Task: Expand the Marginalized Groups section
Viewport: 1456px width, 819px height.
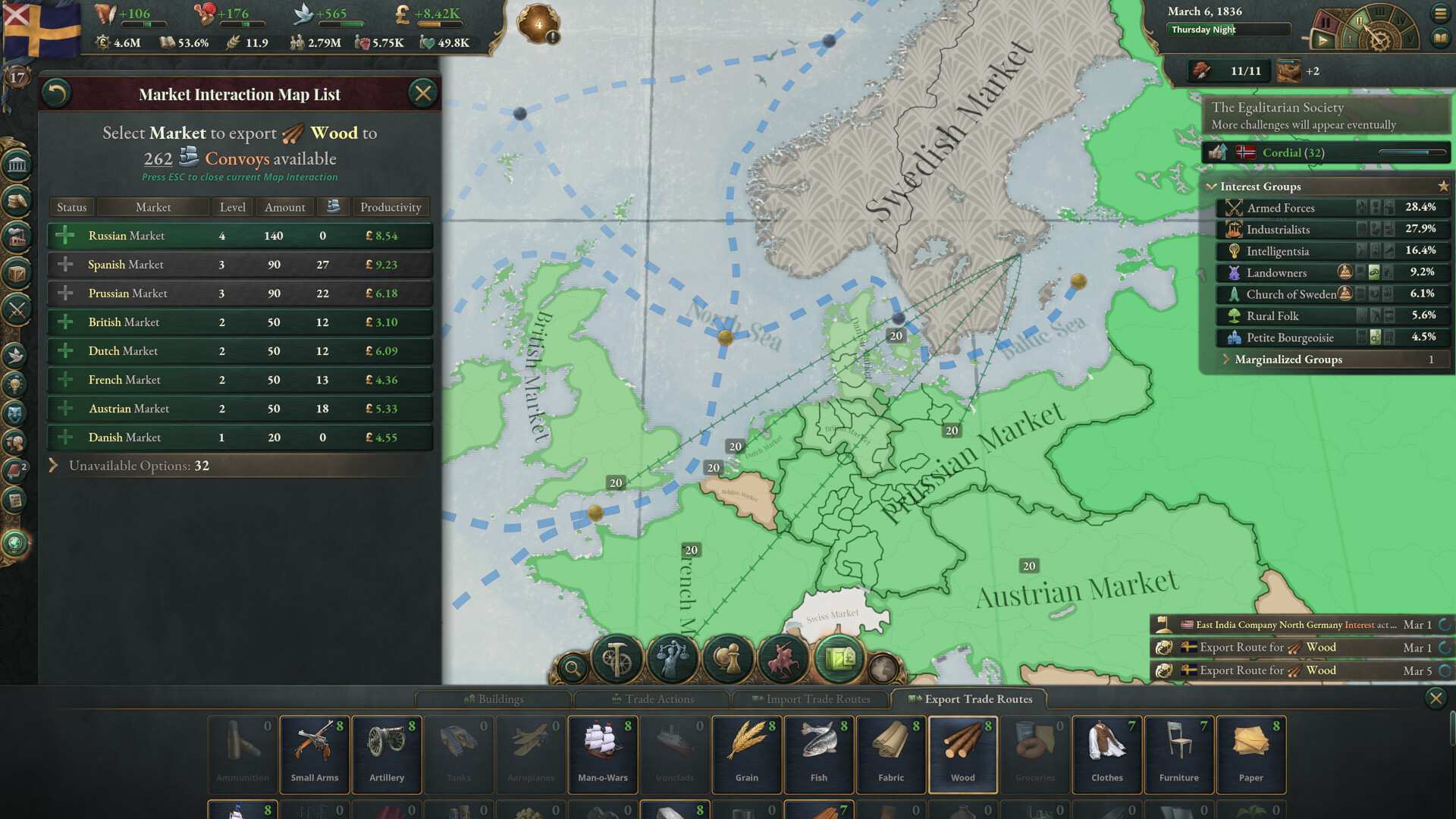Action: coord(1285,359)
